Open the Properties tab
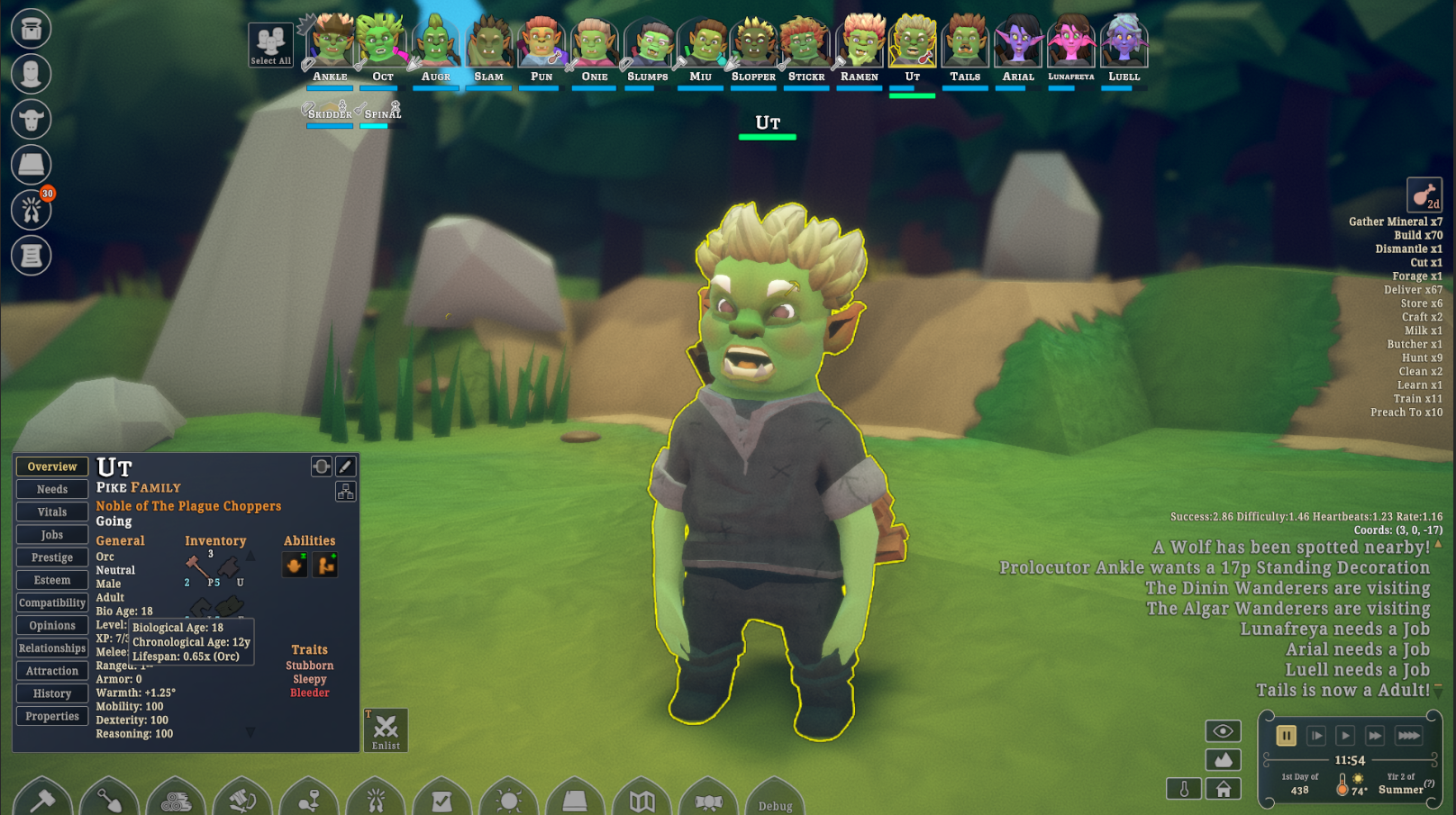The height and width of the screenshot is (815, 1456). 52,716
